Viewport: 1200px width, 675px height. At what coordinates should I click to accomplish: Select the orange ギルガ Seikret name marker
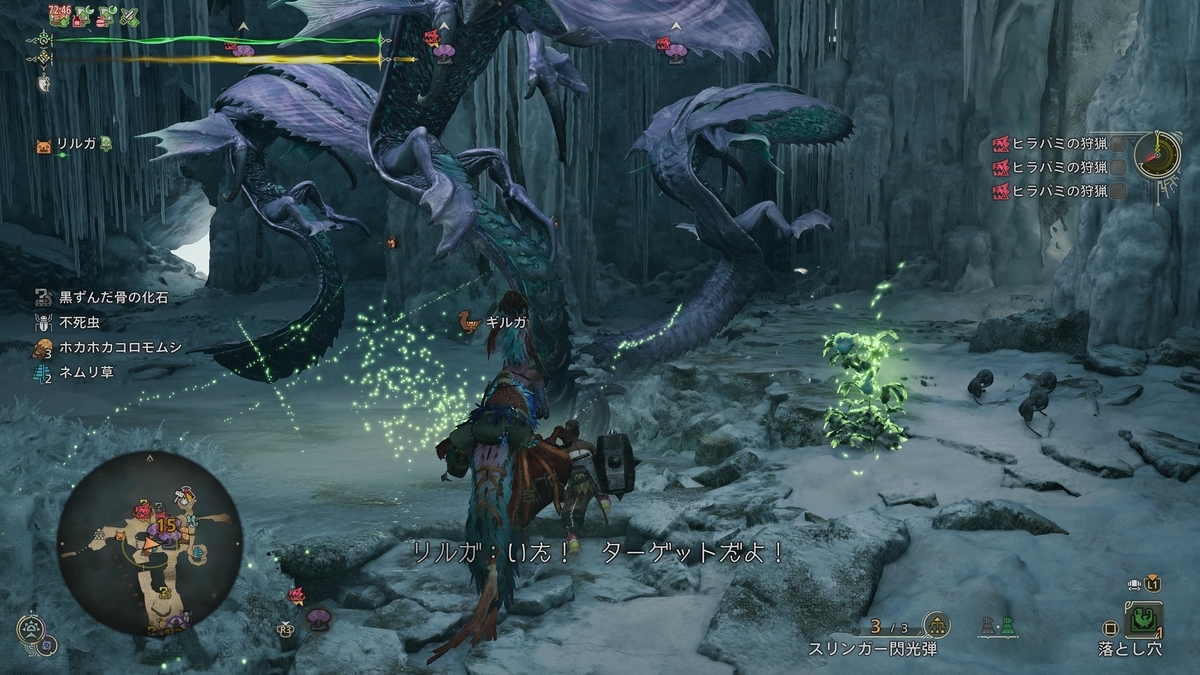point(468,322)
